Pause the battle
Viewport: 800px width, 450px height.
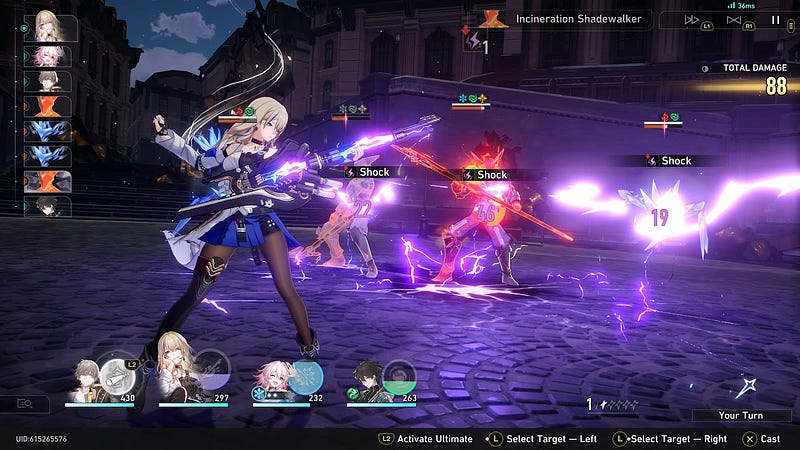pos(776,20)
